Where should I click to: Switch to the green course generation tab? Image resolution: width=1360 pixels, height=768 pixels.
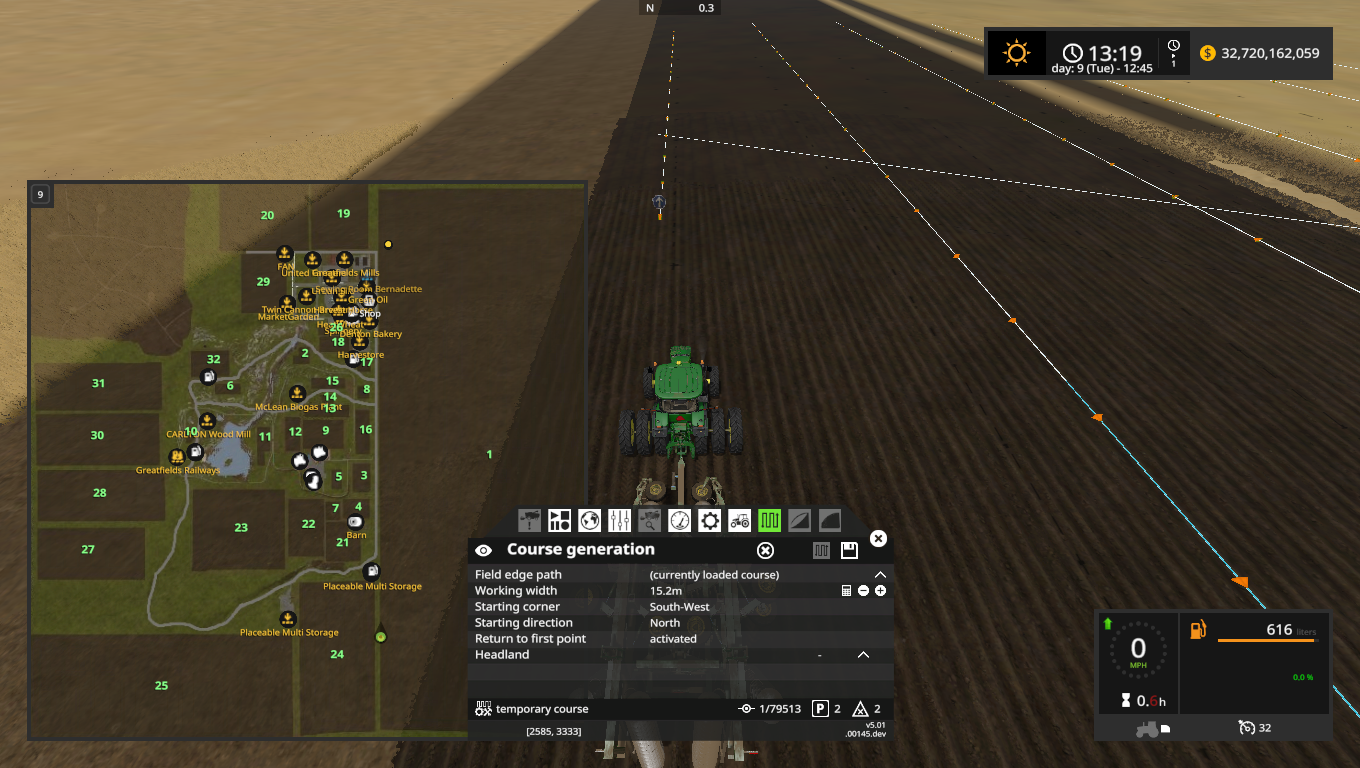770,520
